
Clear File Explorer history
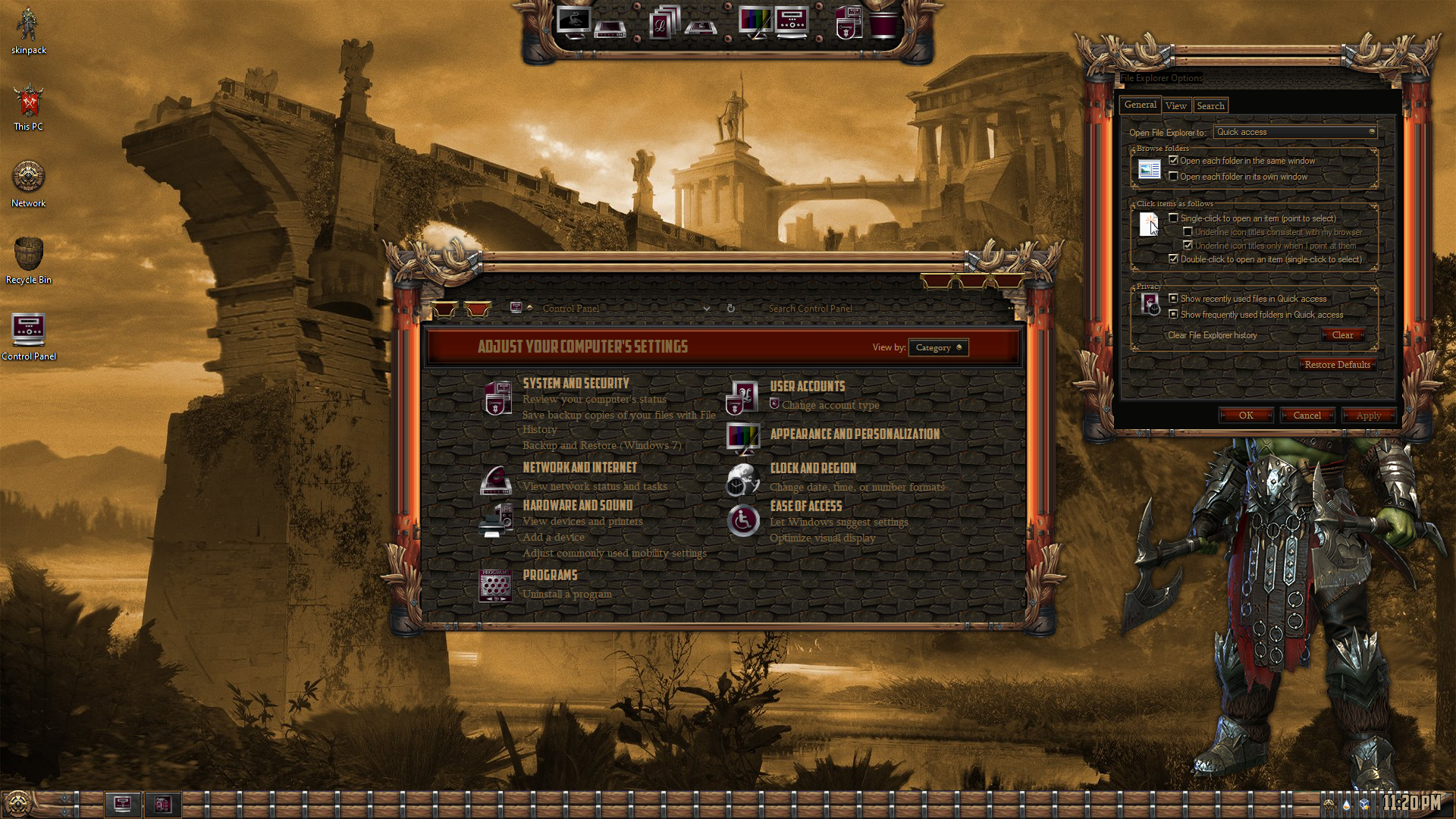(x=1342, y=335)
